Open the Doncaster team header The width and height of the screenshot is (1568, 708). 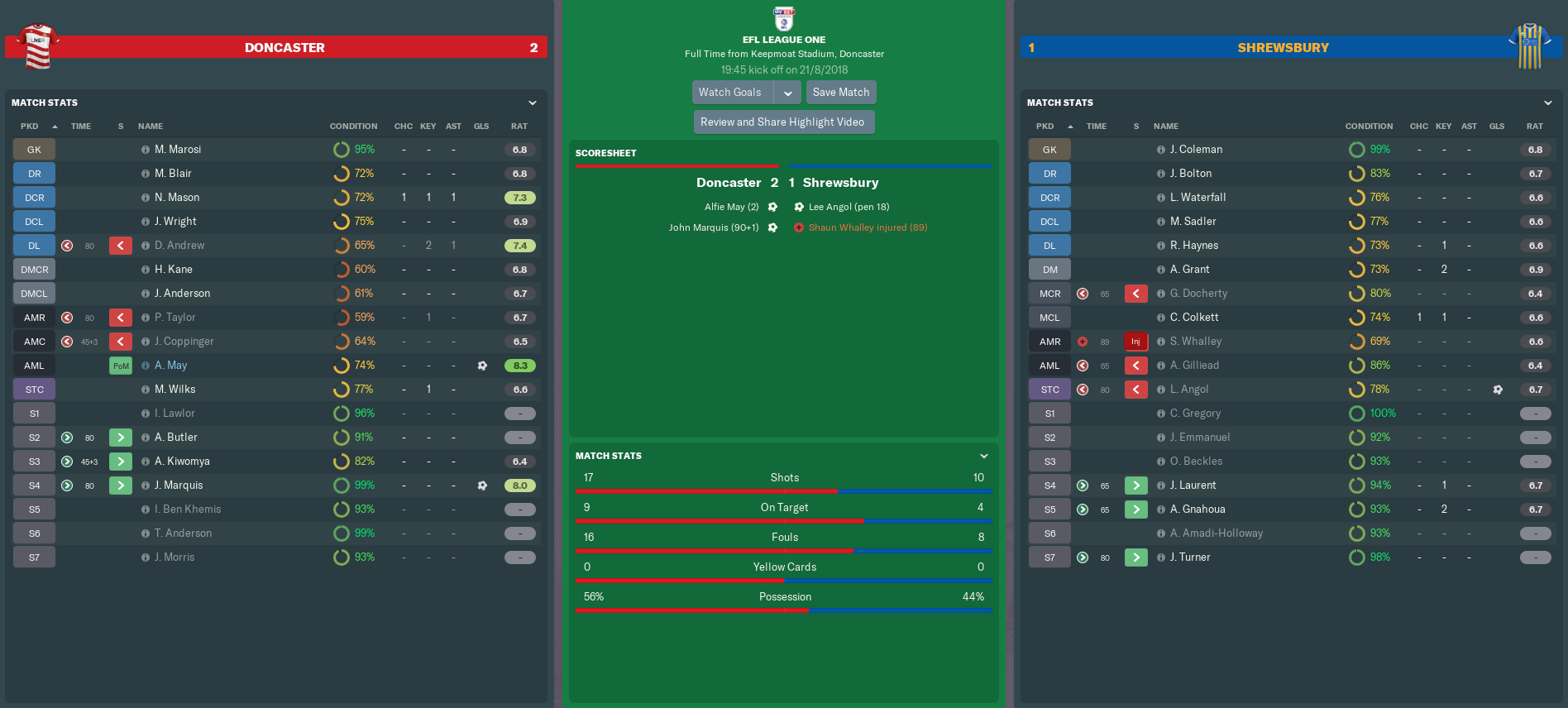[284, 48]
